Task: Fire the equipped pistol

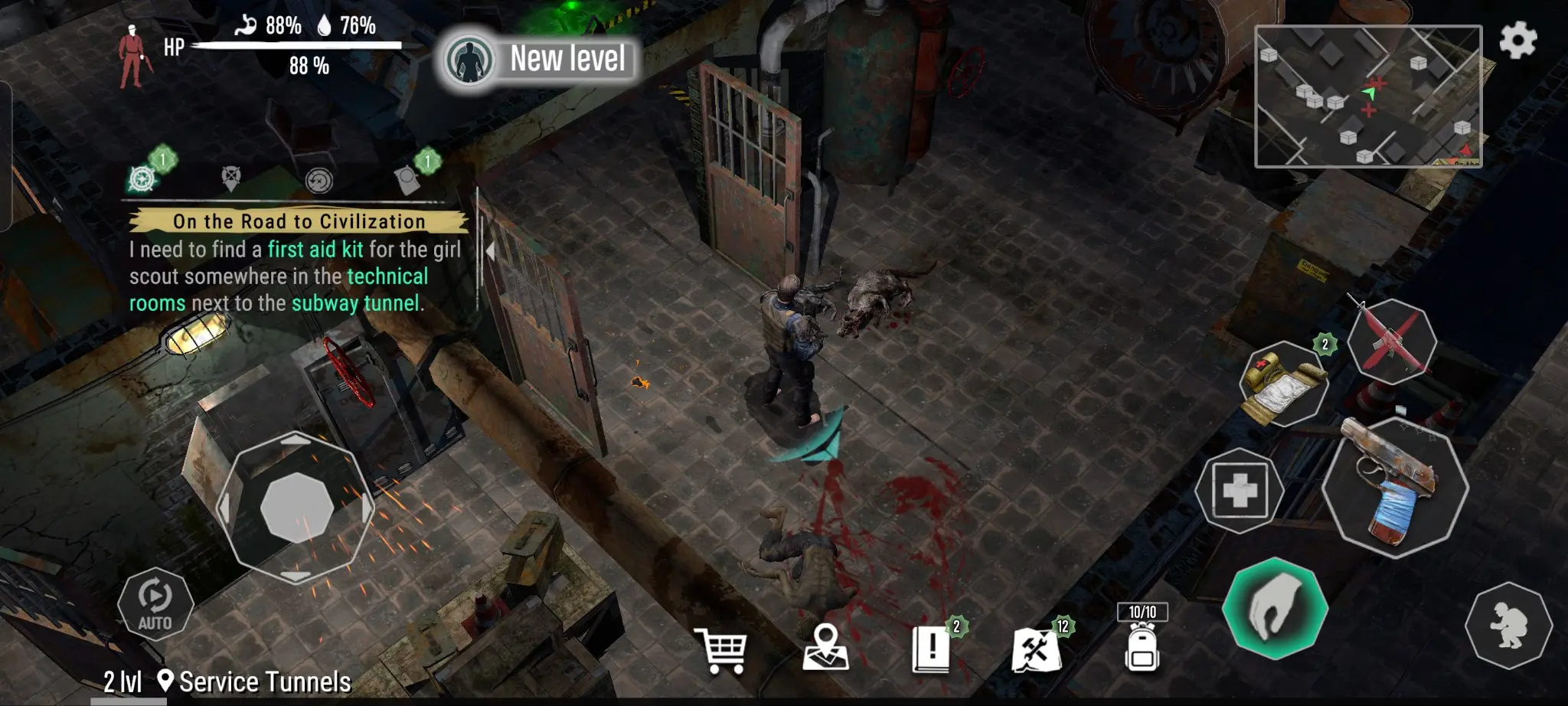Action: click(x=1395, y=488)
